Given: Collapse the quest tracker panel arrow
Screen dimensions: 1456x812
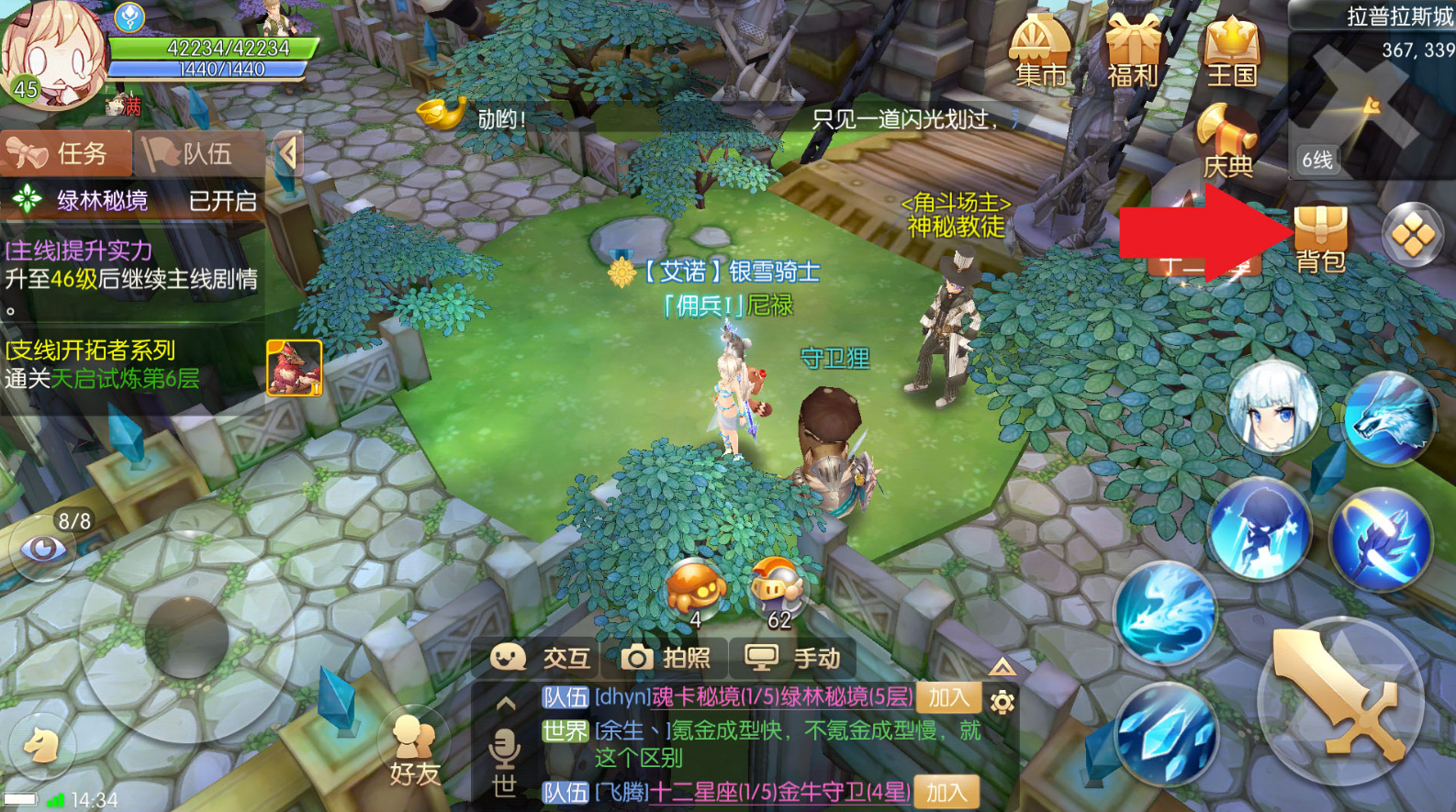Looking at the screenshot, I should (288, 153).
